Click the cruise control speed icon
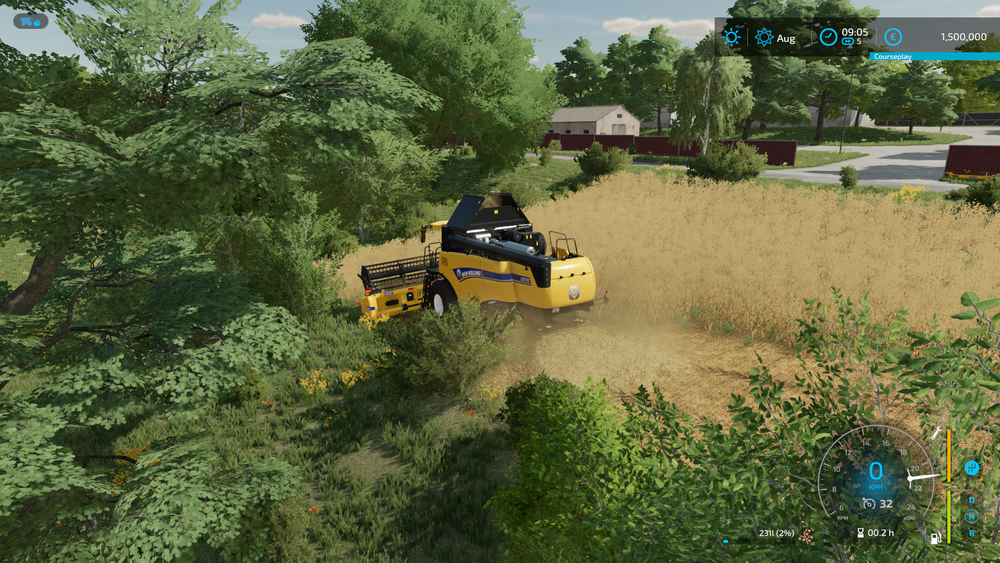The height and width of the screenshot is (563, 1000). point(868,503)
